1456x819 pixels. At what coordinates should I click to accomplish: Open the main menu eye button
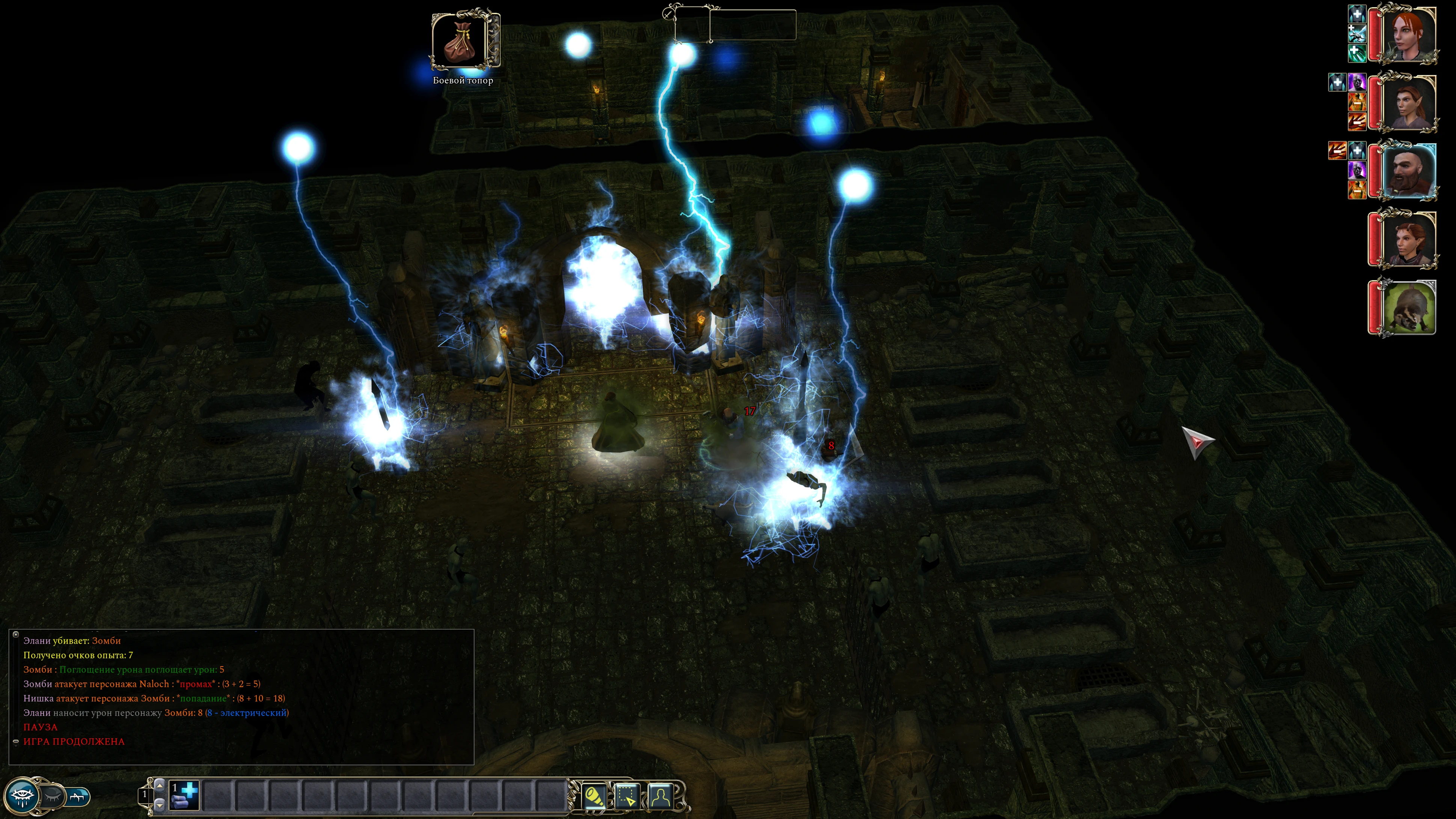pos(23,796)
